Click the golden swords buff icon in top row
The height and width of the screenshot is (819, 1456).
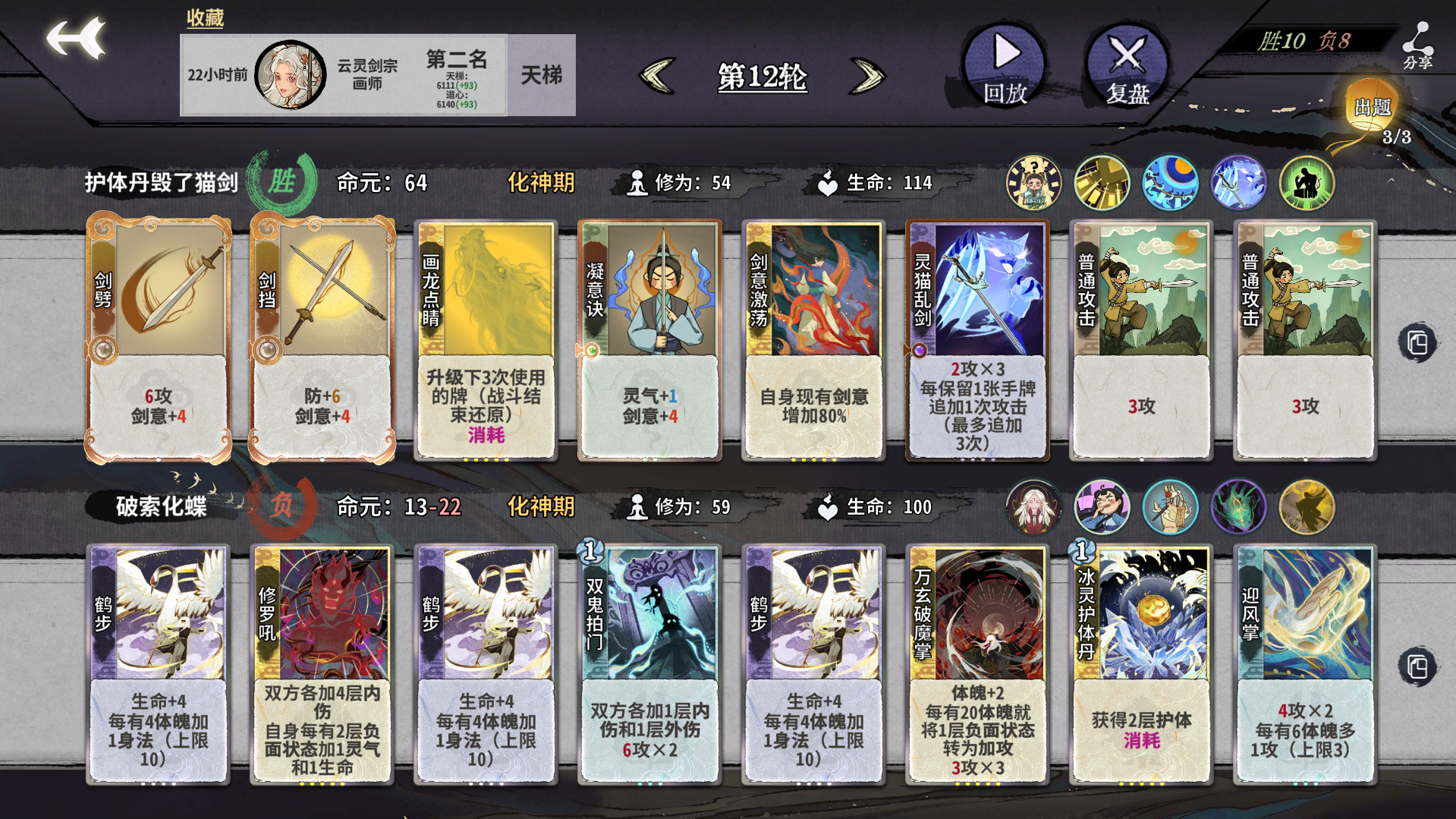[1102, 182]
